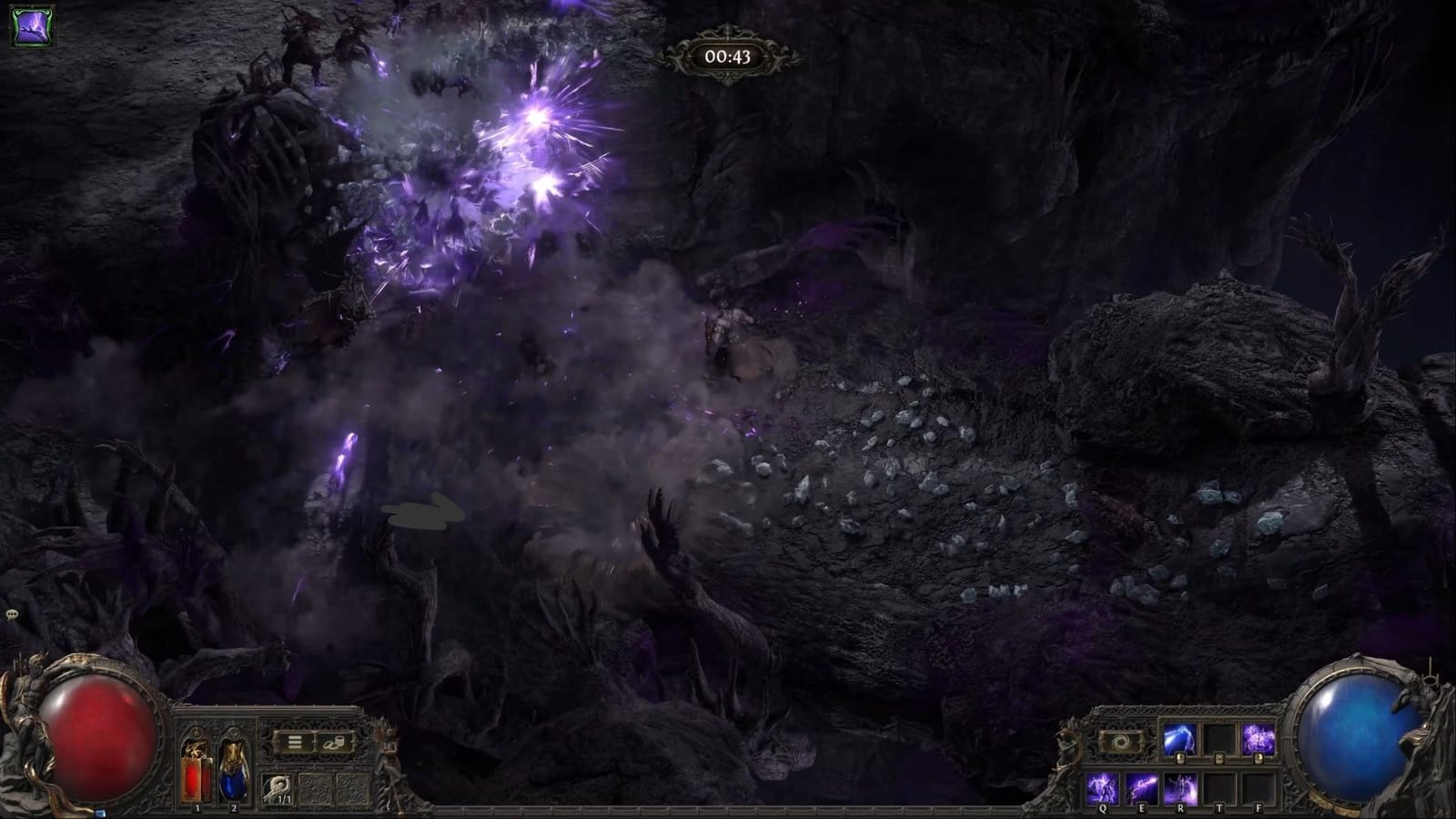Cast the summon skill bound to R
Viewport: 1456px width, 819px height.
point(1181,786)
